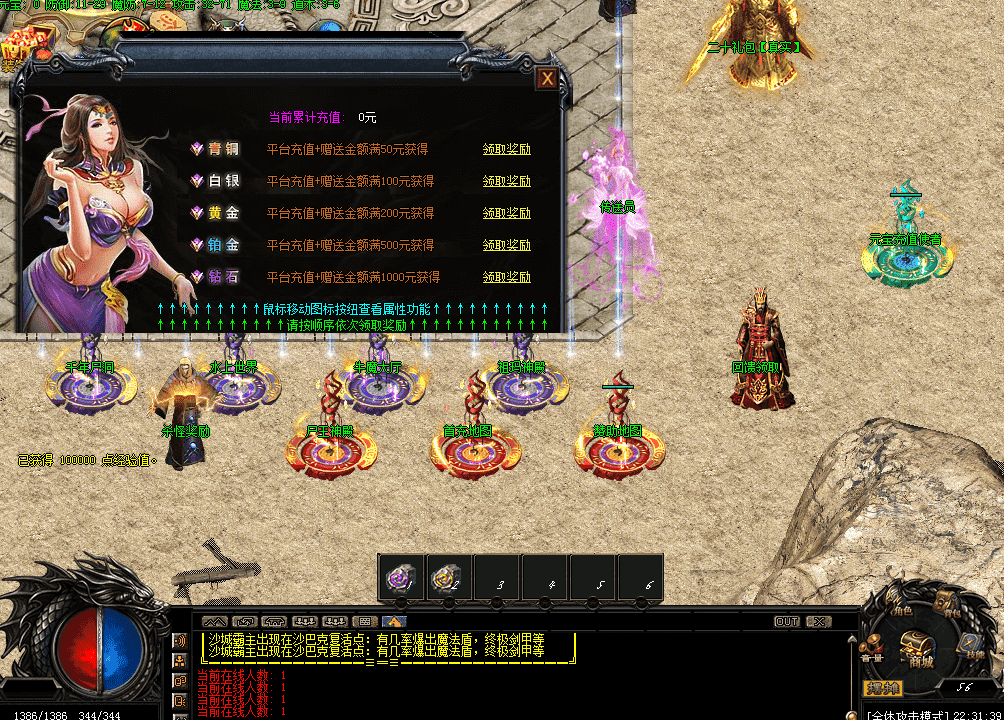The image size is (1004, 720).
Task: Click the 全体攻击模式 attack mode label
Action: point(906,714)
